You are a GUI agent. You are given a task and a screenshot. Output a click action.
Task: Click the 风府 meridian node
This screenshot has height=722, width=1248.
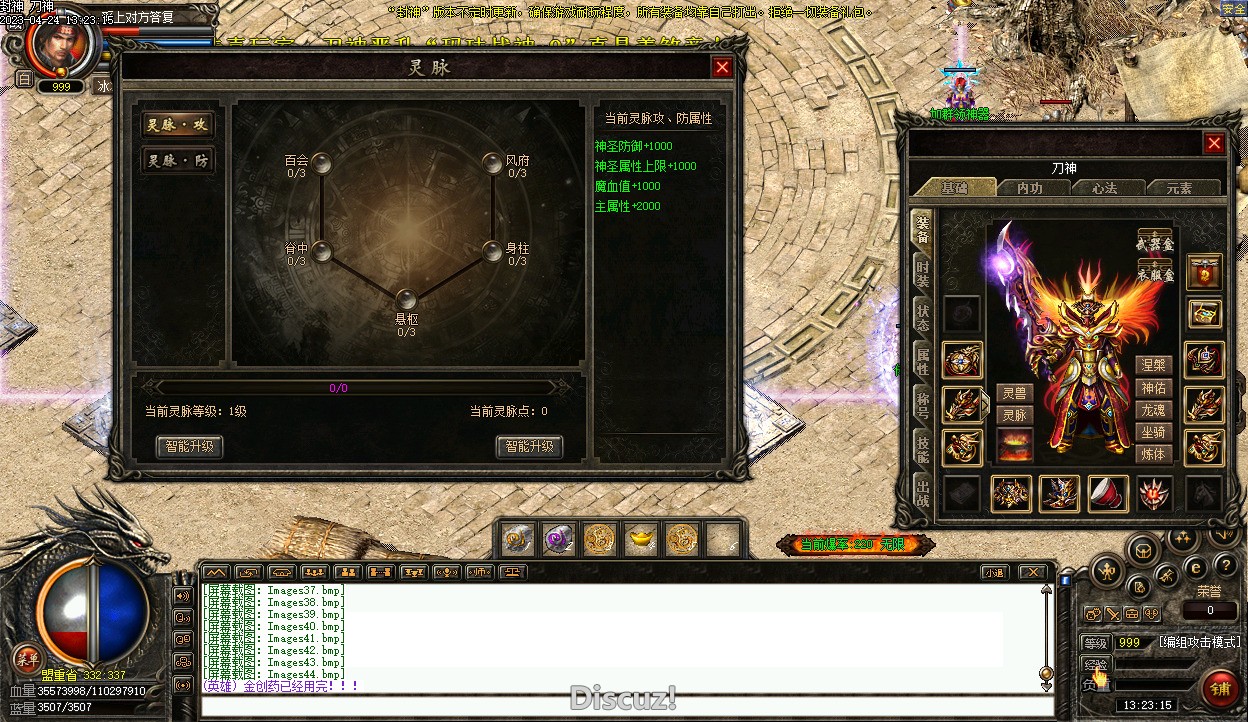(x=491, y=163)
